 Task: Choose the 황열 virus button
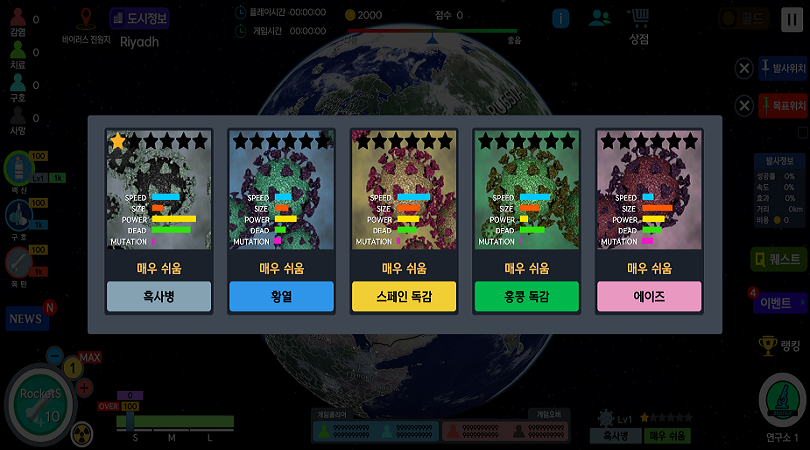(x=281, y=296)
